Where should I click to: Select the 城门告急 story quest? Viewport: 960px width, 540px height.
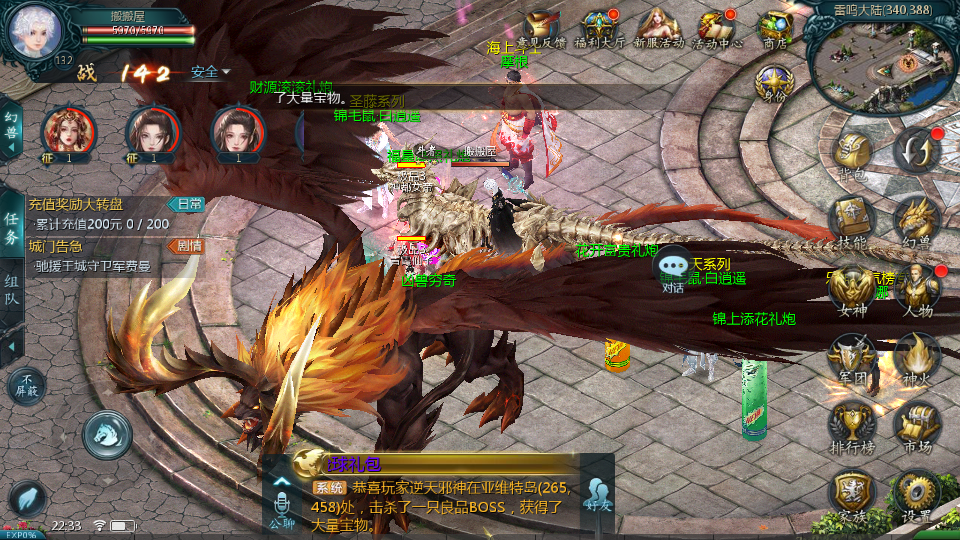[x=100, y=255]
